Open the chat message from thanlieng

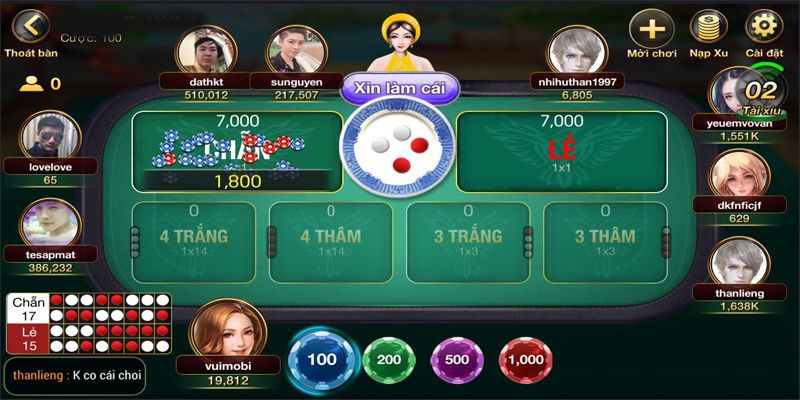[88, 374]
